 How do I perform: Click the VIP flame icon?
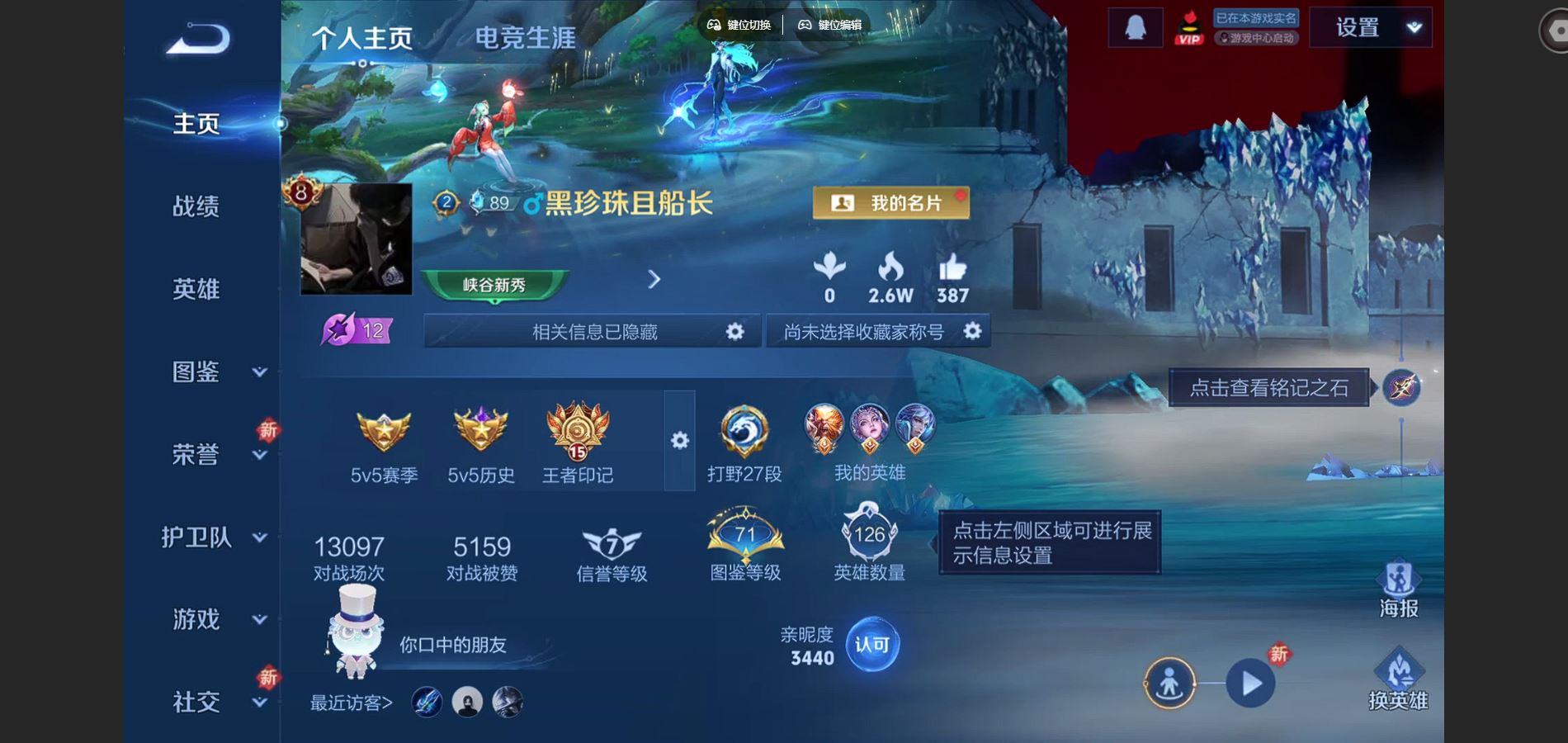pos(1190,27)
